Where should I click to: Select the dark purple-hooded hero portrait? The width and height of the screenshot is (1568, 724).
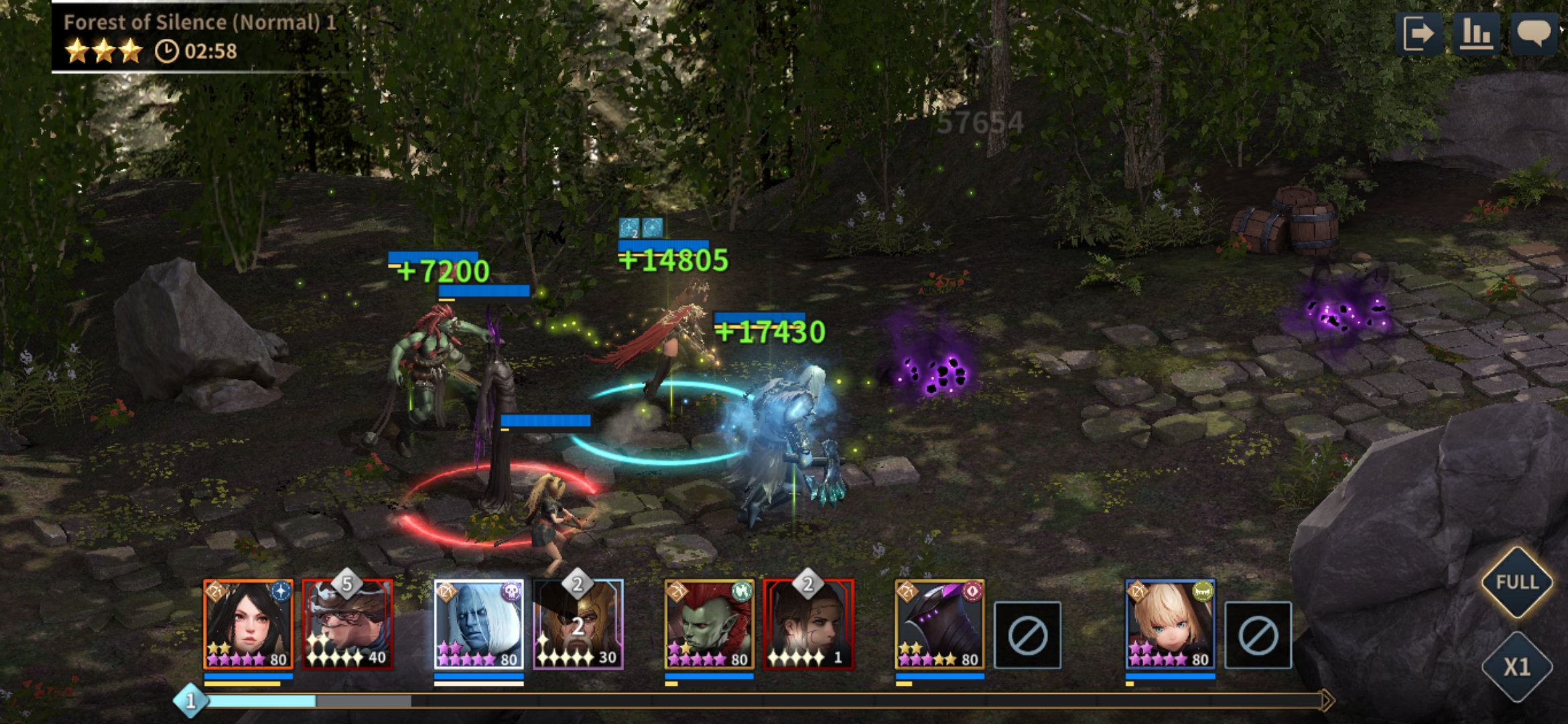939,625
